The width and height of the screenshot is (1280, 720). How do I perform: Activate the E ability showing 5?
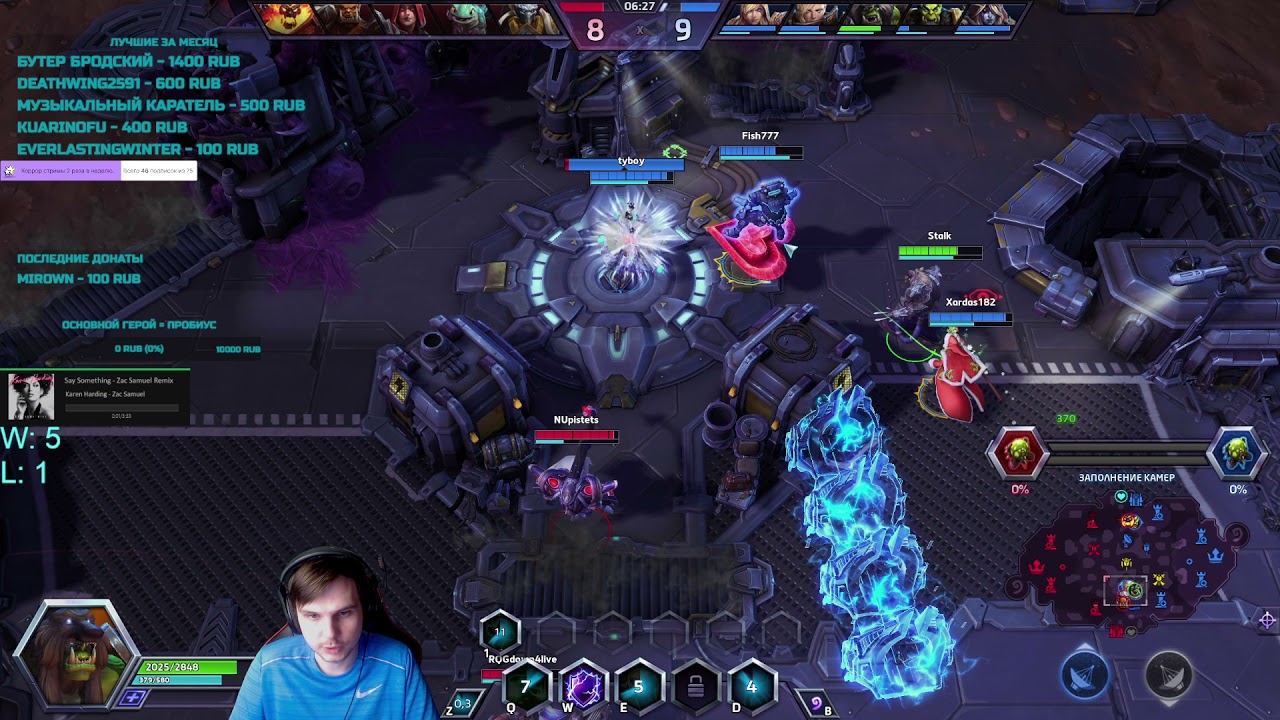pyautogui.click(x=638, y=687)
